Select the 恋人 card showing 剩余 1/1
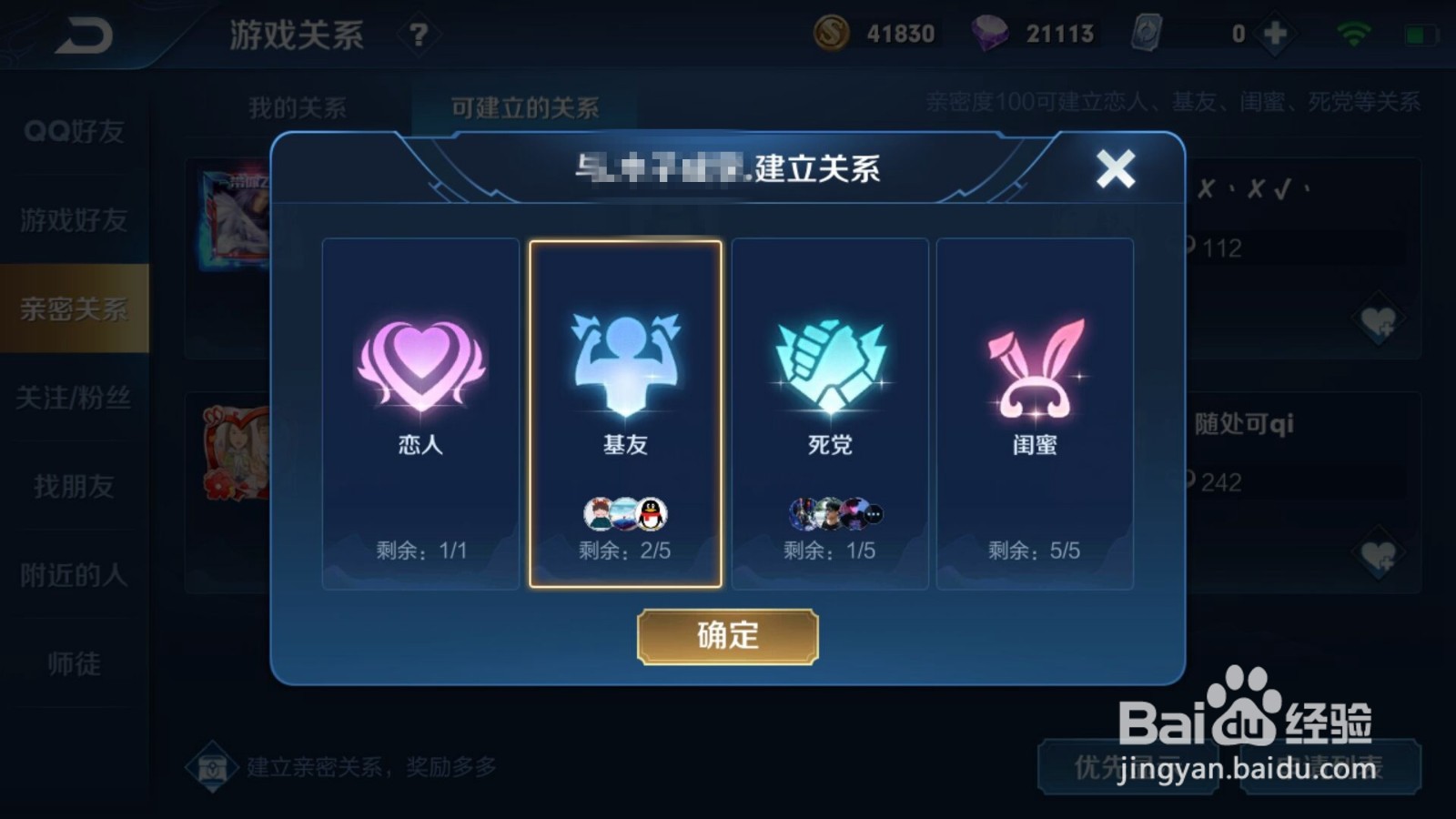The height and width of the screenshot is (819, 1456). [420, 414]
